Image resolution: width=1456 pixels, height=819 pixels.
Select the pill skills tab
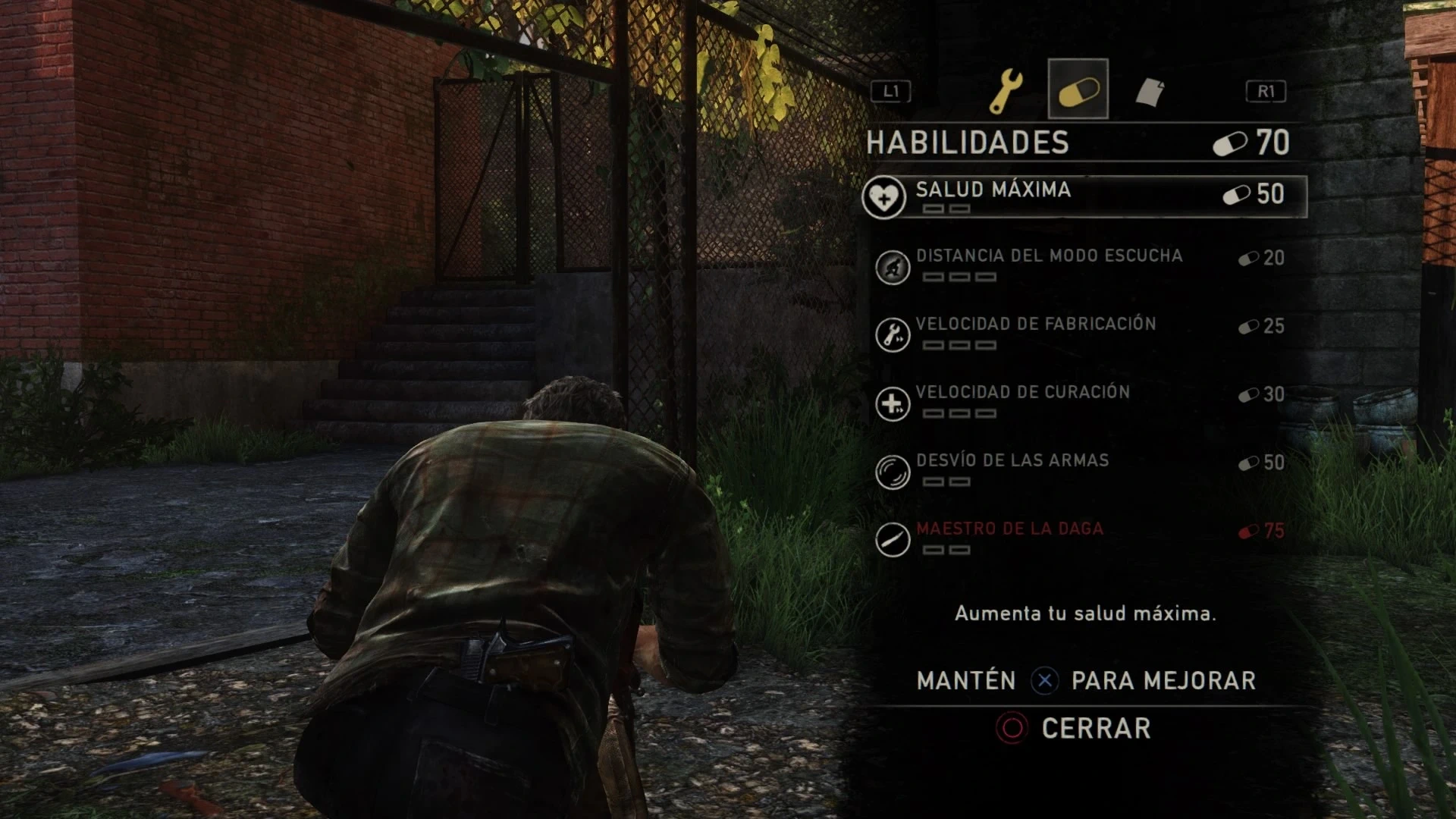point(1078,90)
